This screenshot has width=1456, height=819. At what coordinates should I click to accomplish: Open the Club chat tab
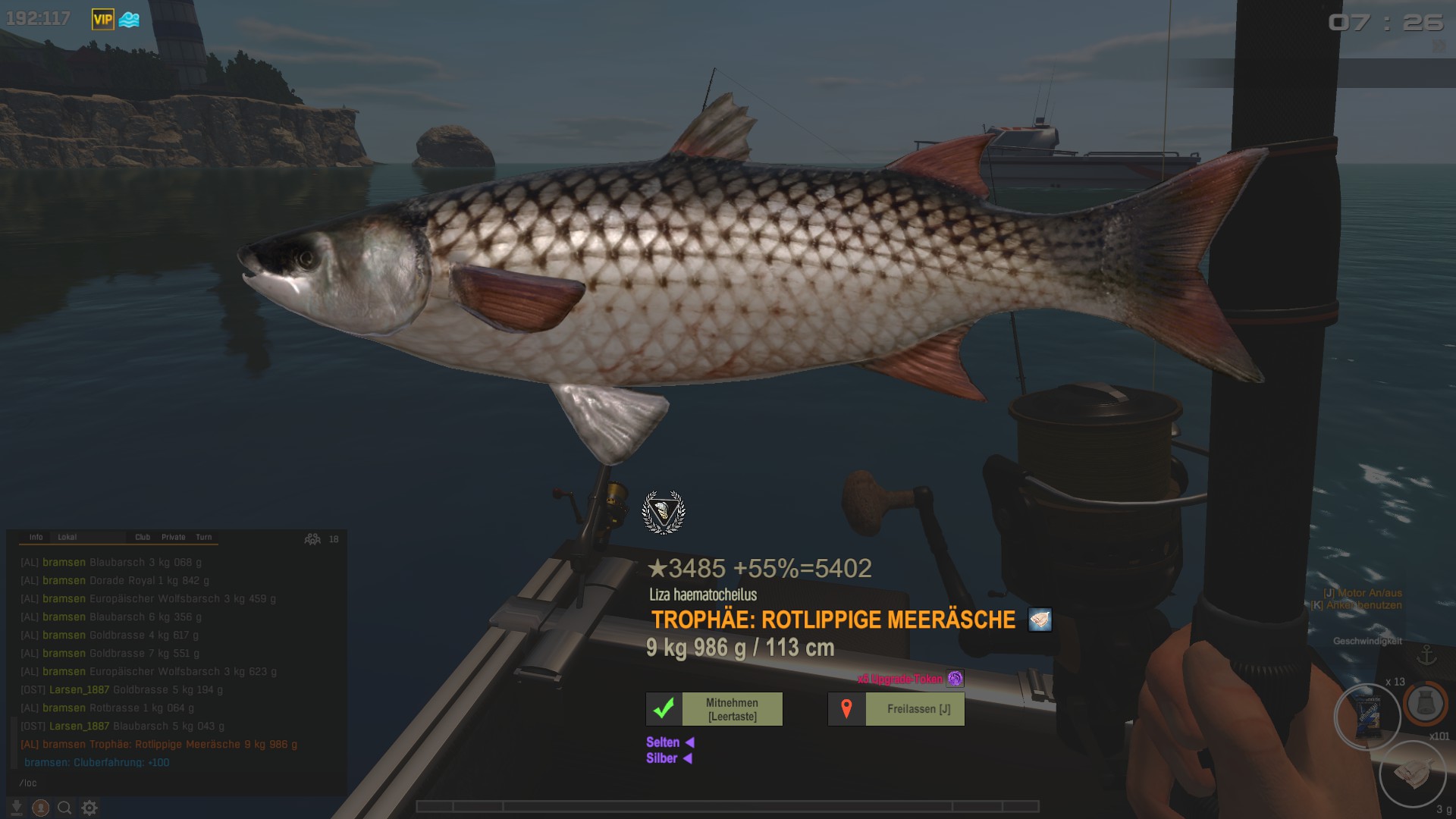(143, 537)
